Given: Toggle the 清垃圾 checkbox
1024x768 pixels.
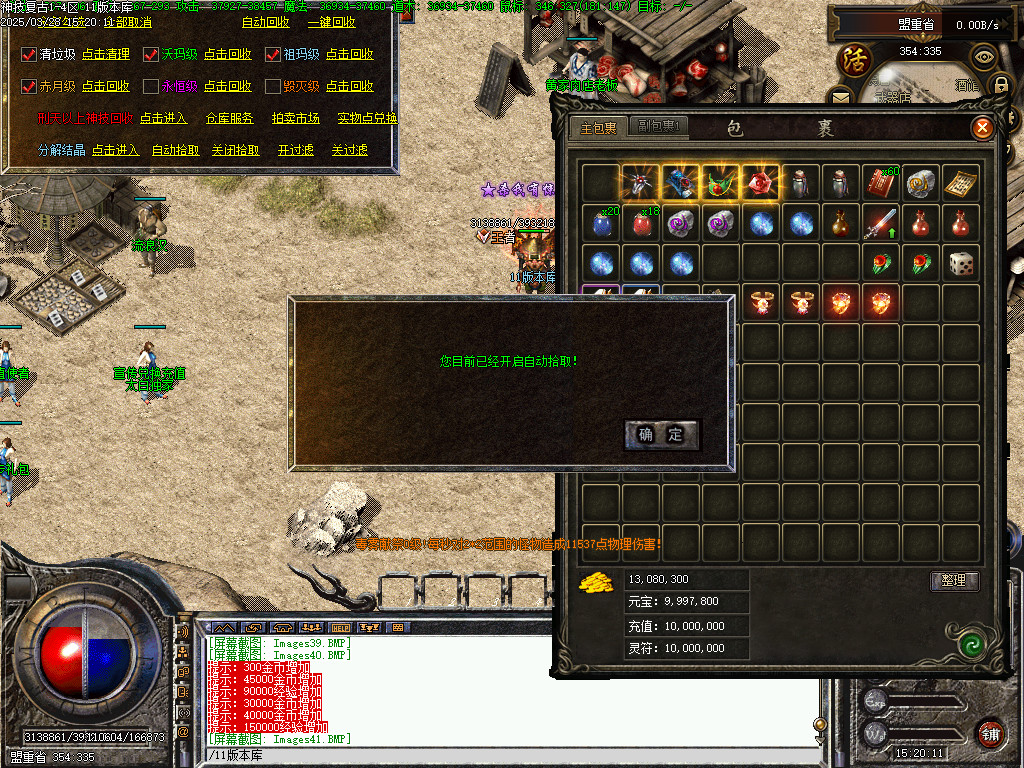Looking at the screenshot, I should point(29,55).
